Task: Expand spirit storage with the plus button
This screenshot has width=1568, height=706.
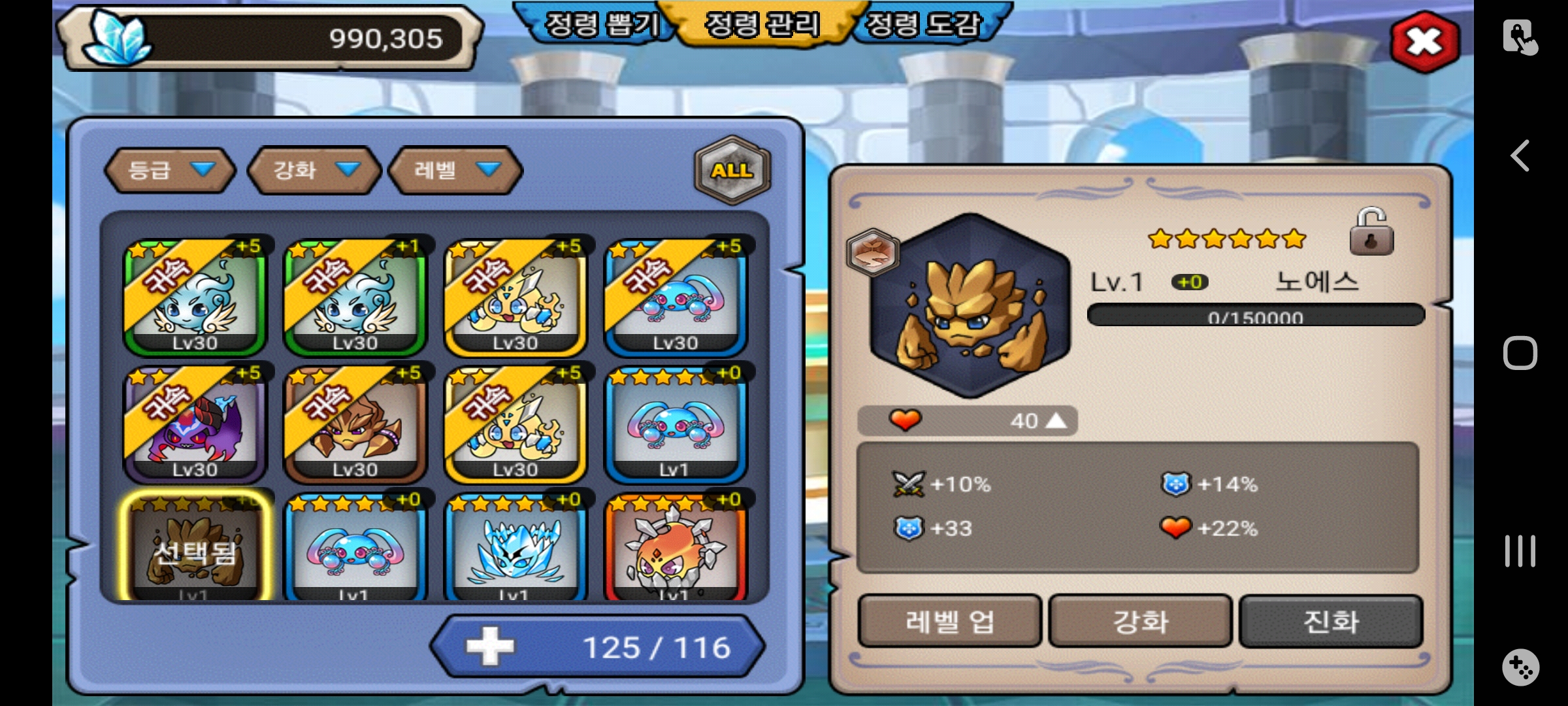Action: click(490, 647)
